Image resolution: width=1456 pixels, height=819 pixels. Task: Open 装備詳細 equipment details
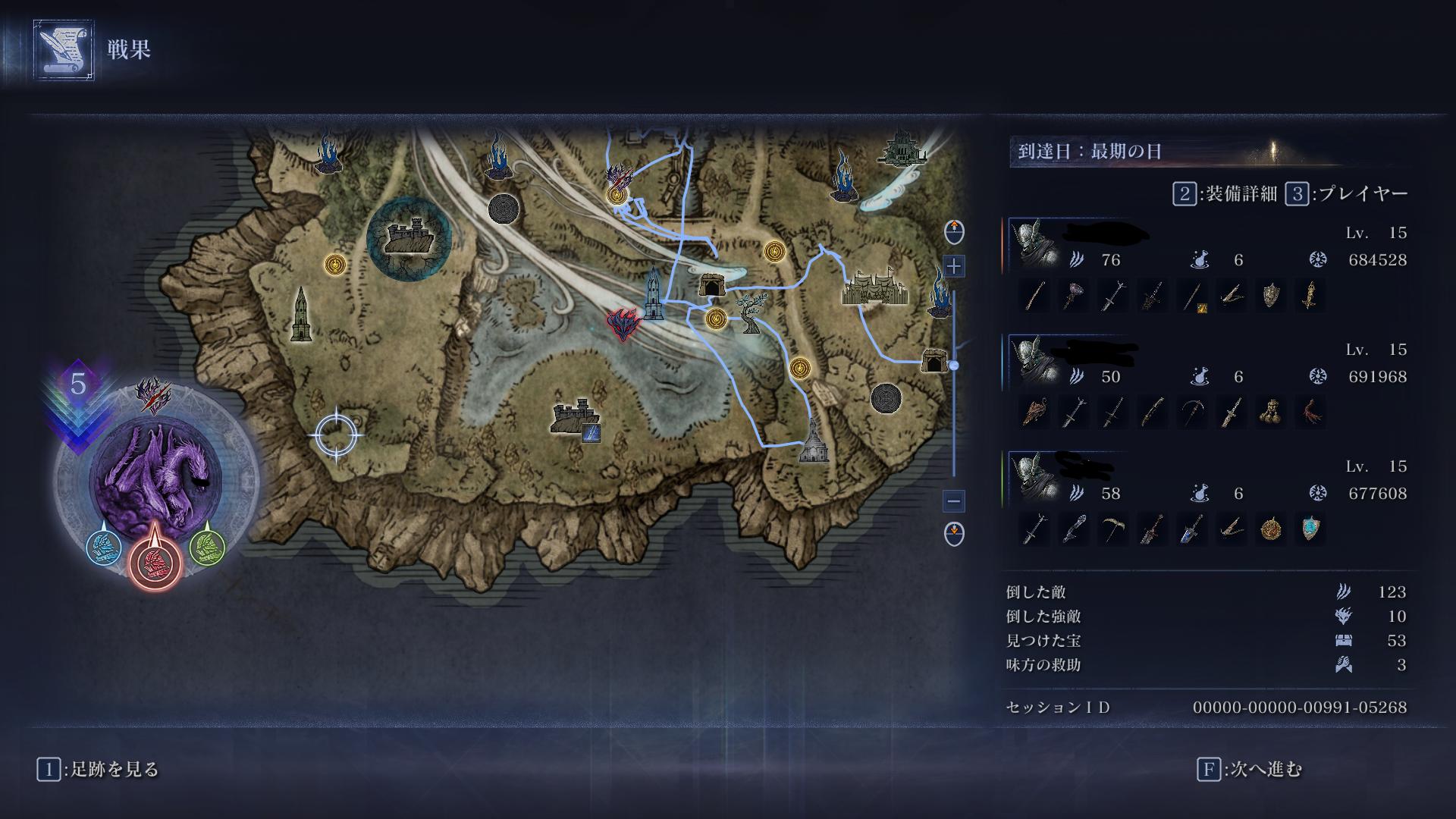(x=1225, y=194)
